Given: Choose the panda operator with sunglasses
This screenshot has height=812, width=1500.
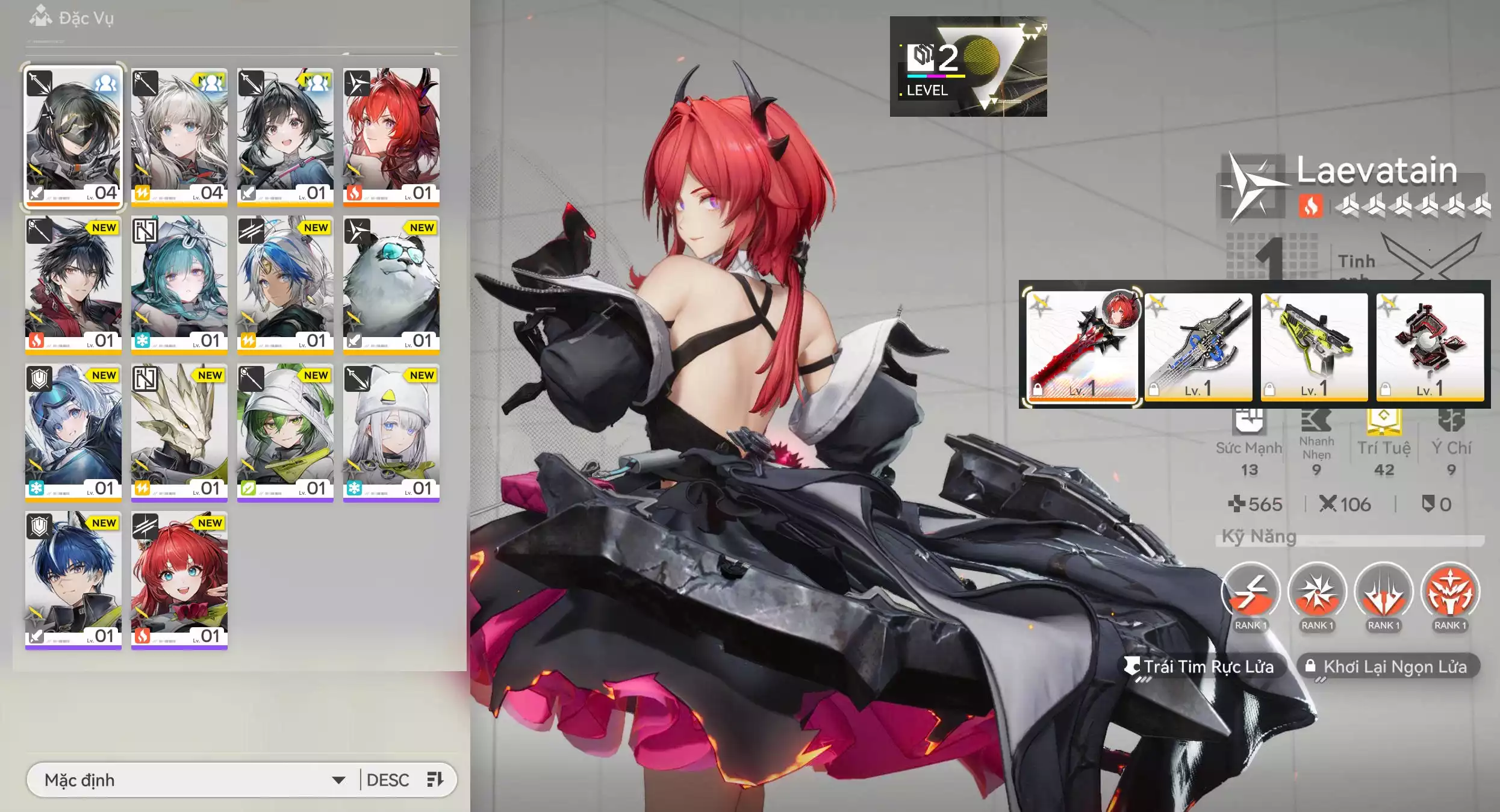Looking at the screenshot, I should (391, 283).
